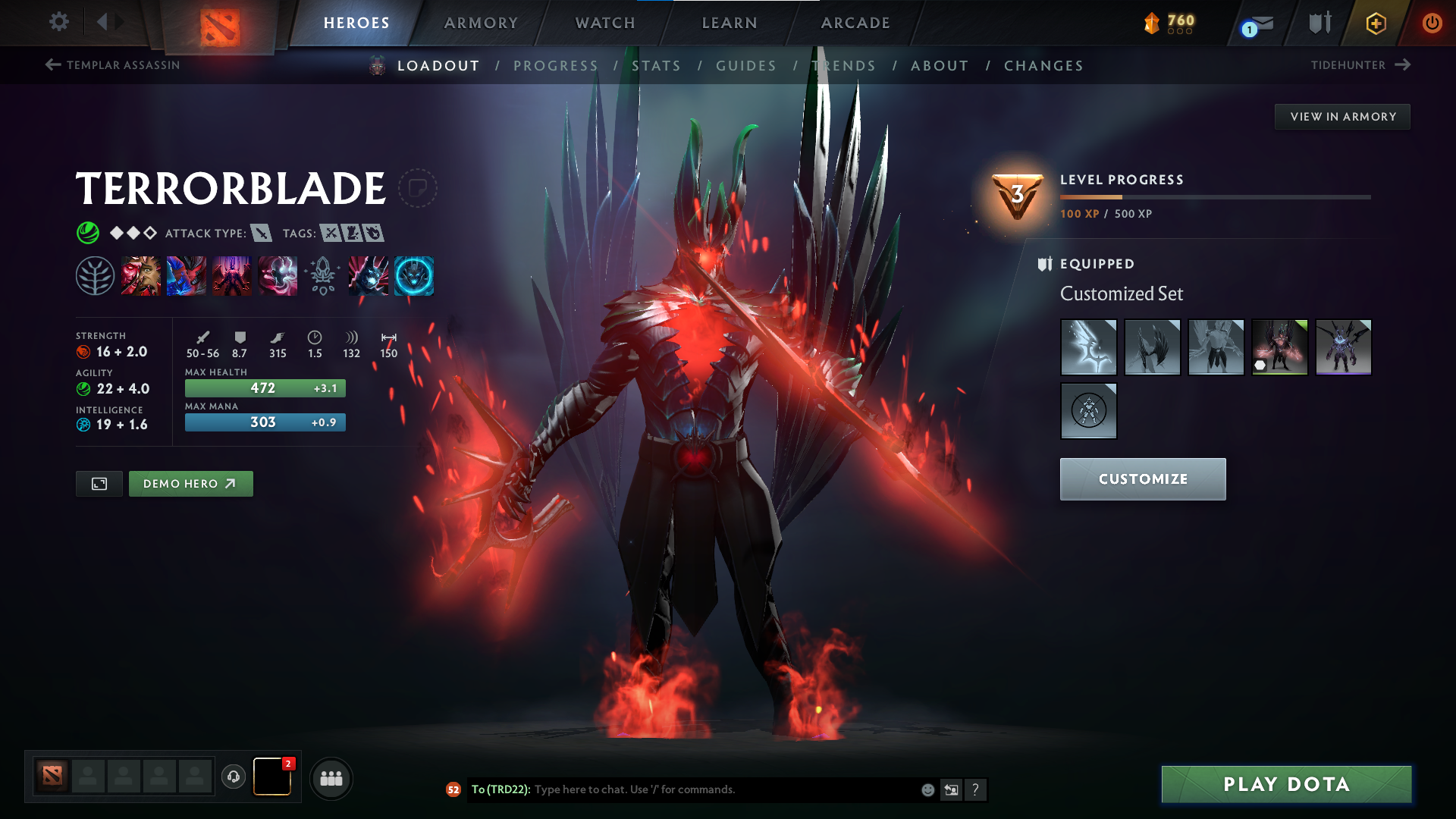Open the settings gear icon

59,23
